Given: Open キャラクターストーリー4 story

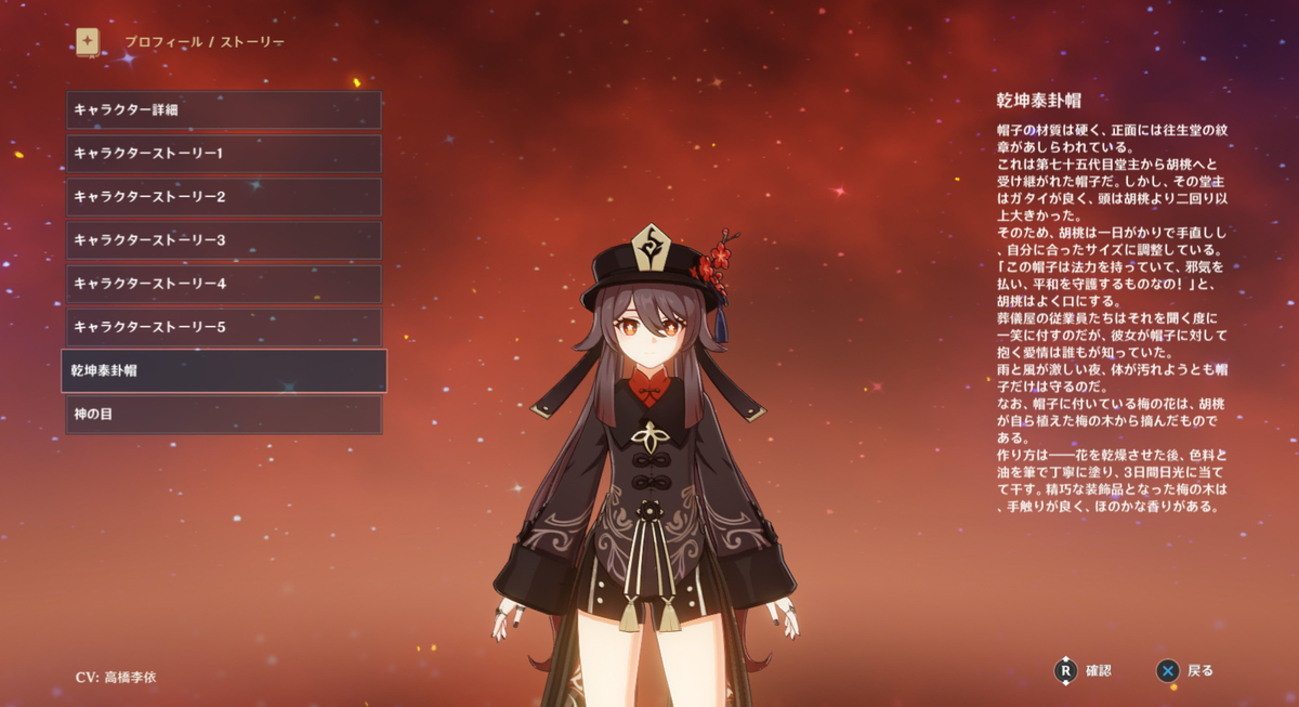Looking at the screenshot, I should (224, 284).
